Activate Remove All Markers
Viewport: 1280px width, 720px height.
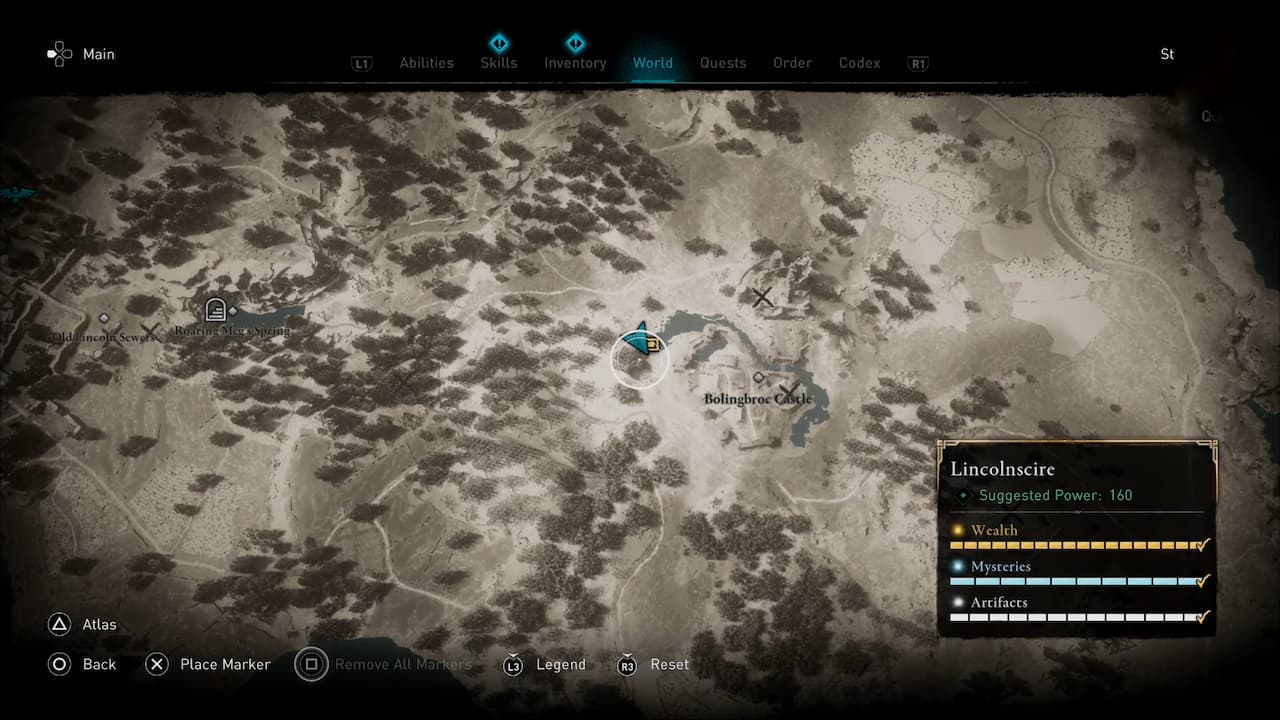311,664
